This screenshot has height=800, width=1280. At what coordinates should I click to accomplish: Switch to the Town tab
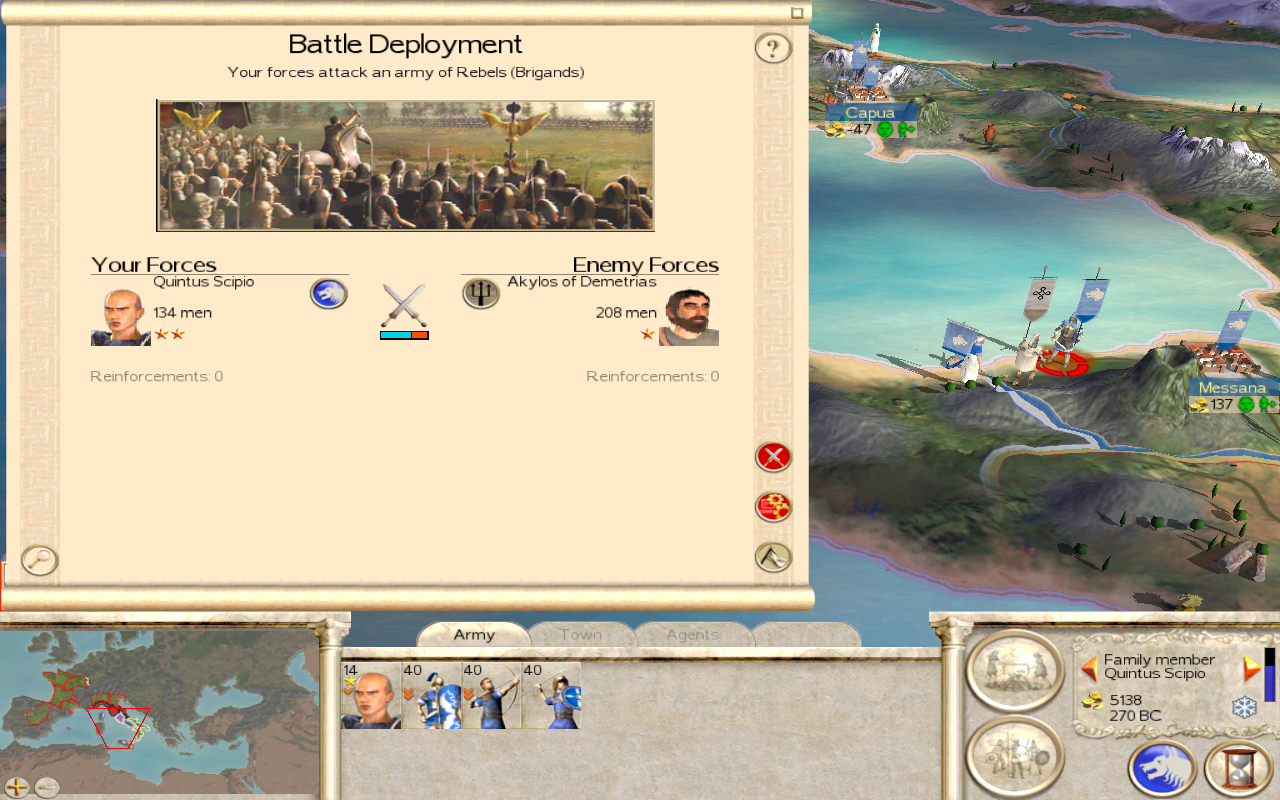click(x=581, y=635)
